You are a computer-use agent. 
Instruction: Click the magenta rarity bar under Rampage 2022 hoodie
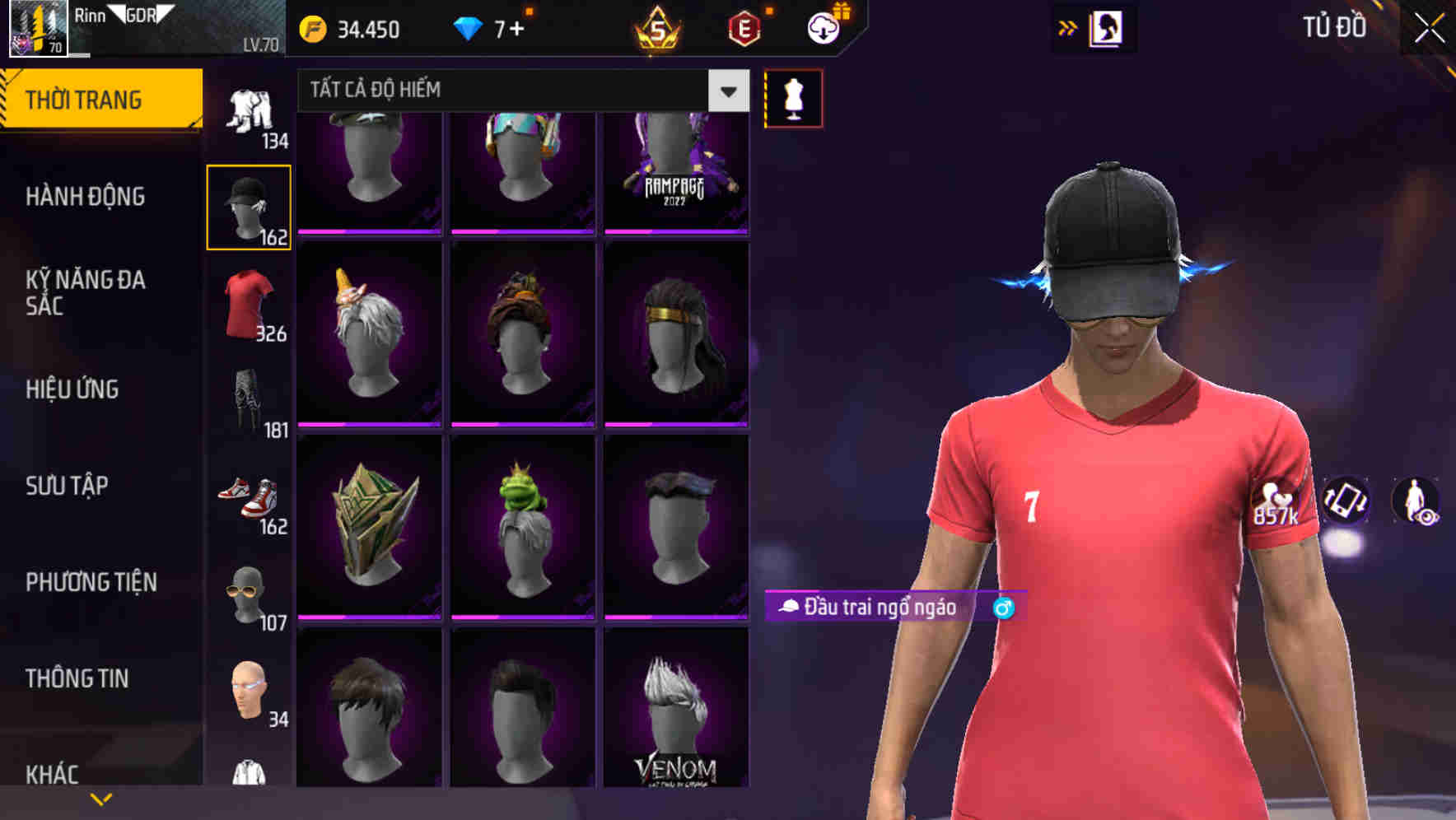click(675, 233)
